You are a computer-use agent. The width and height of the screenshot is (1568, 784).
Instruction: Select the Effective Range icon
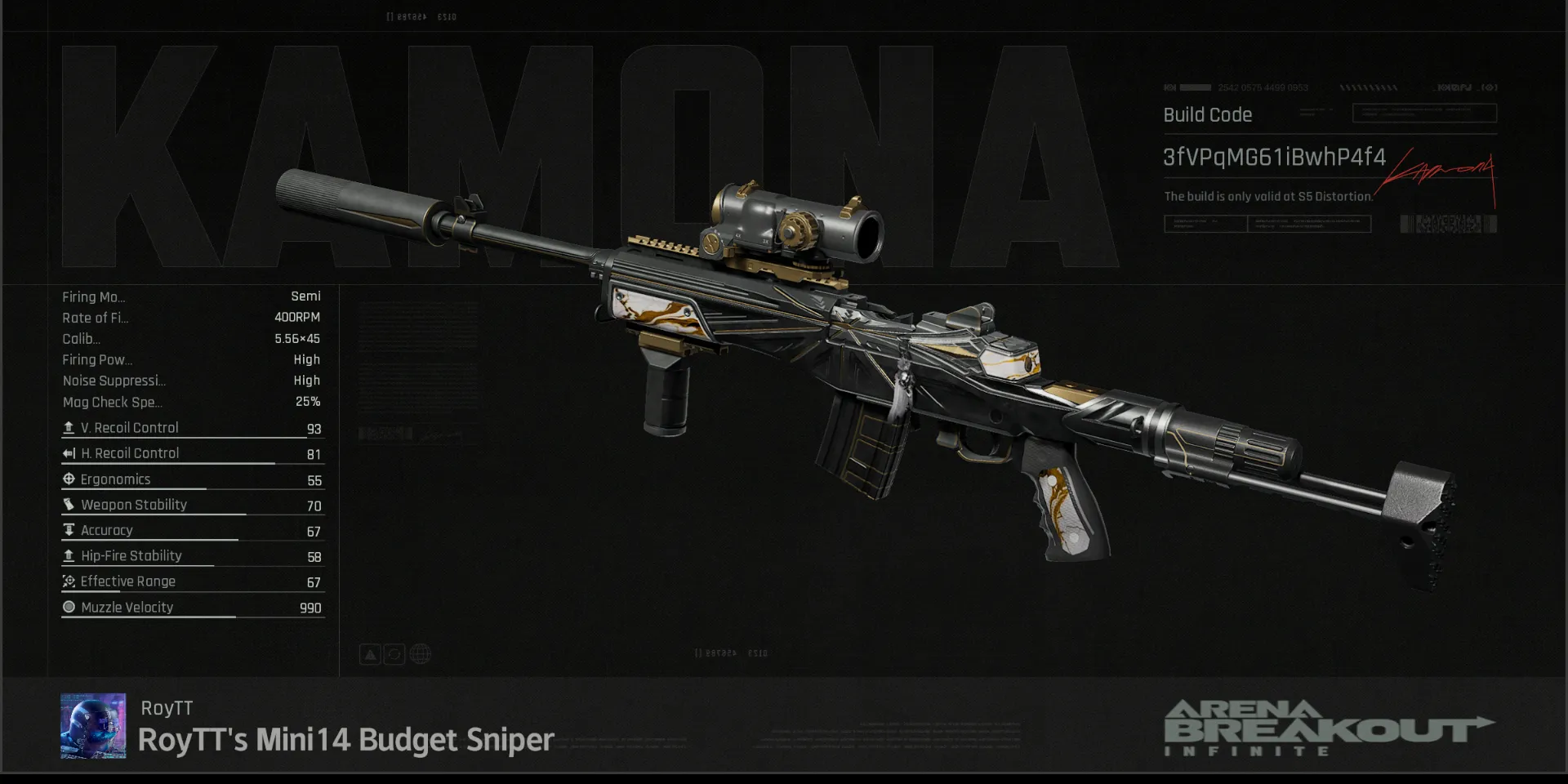pyautogui.click(x=69, y=581)
